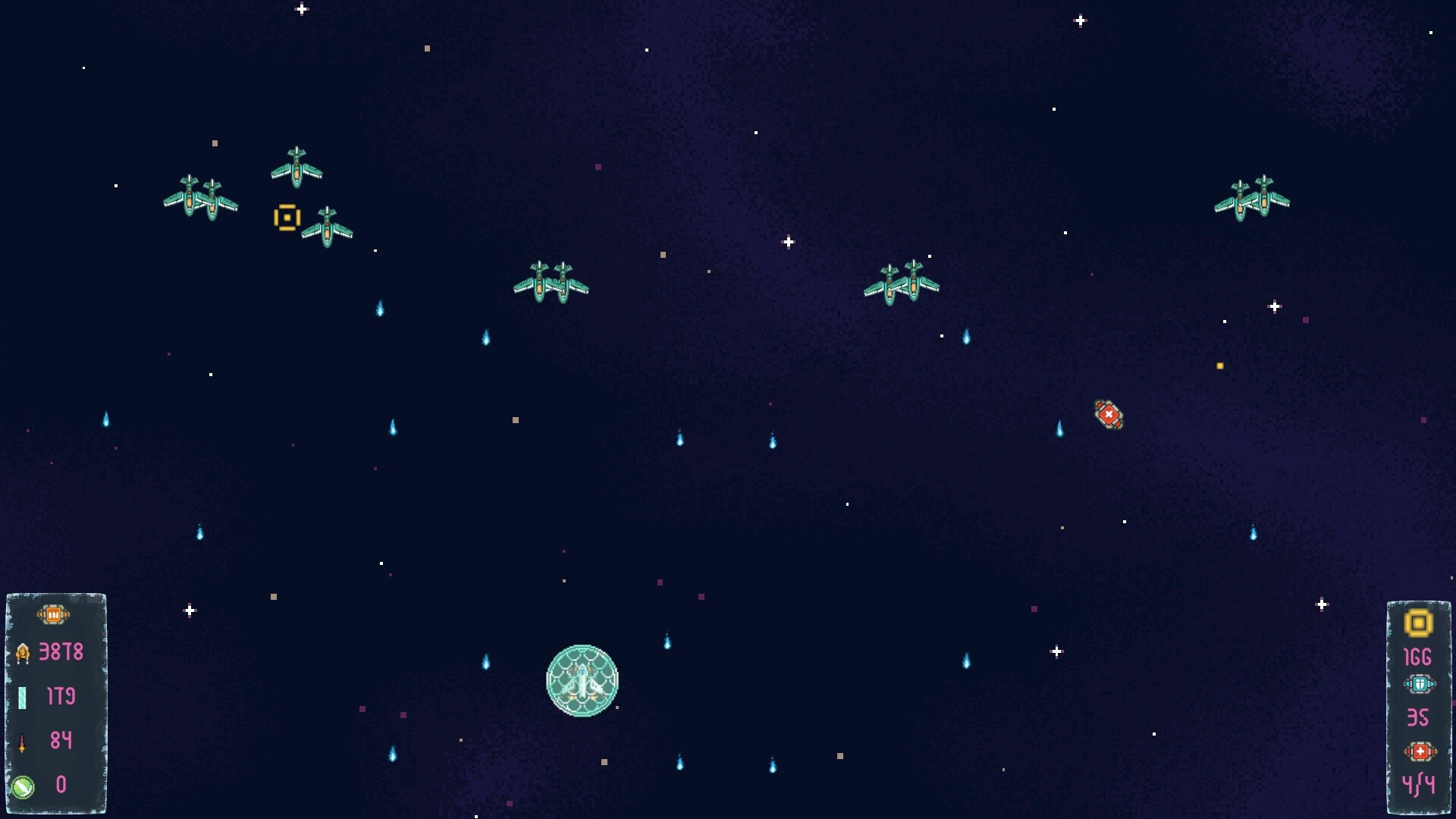The image size is (1456, 819).
Task: Click the teal shield module icon above 35
Action: pos(1421,682)
